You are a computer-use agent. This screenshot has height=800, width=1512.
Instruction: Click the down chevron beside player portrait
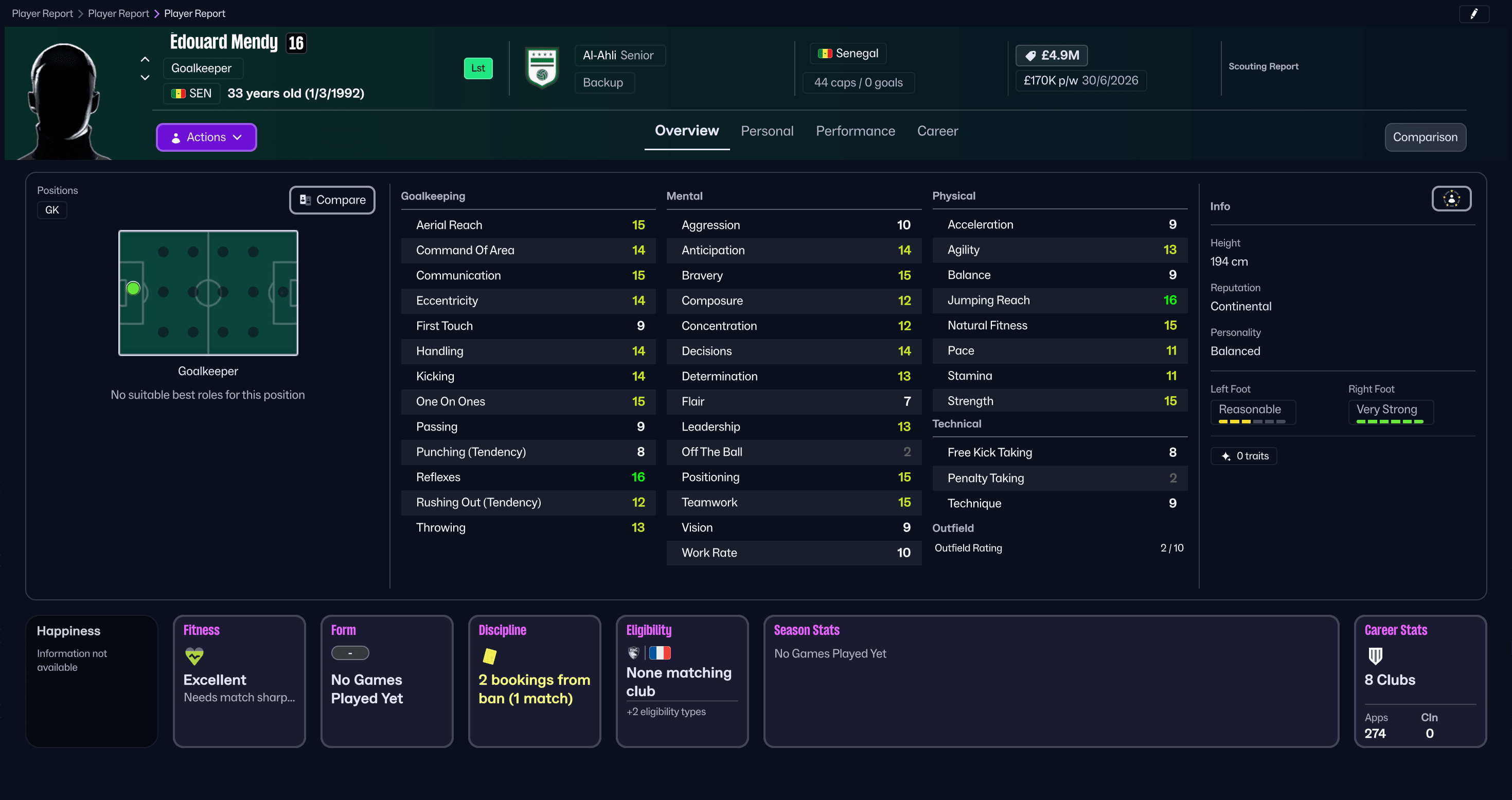coord(145,77)
